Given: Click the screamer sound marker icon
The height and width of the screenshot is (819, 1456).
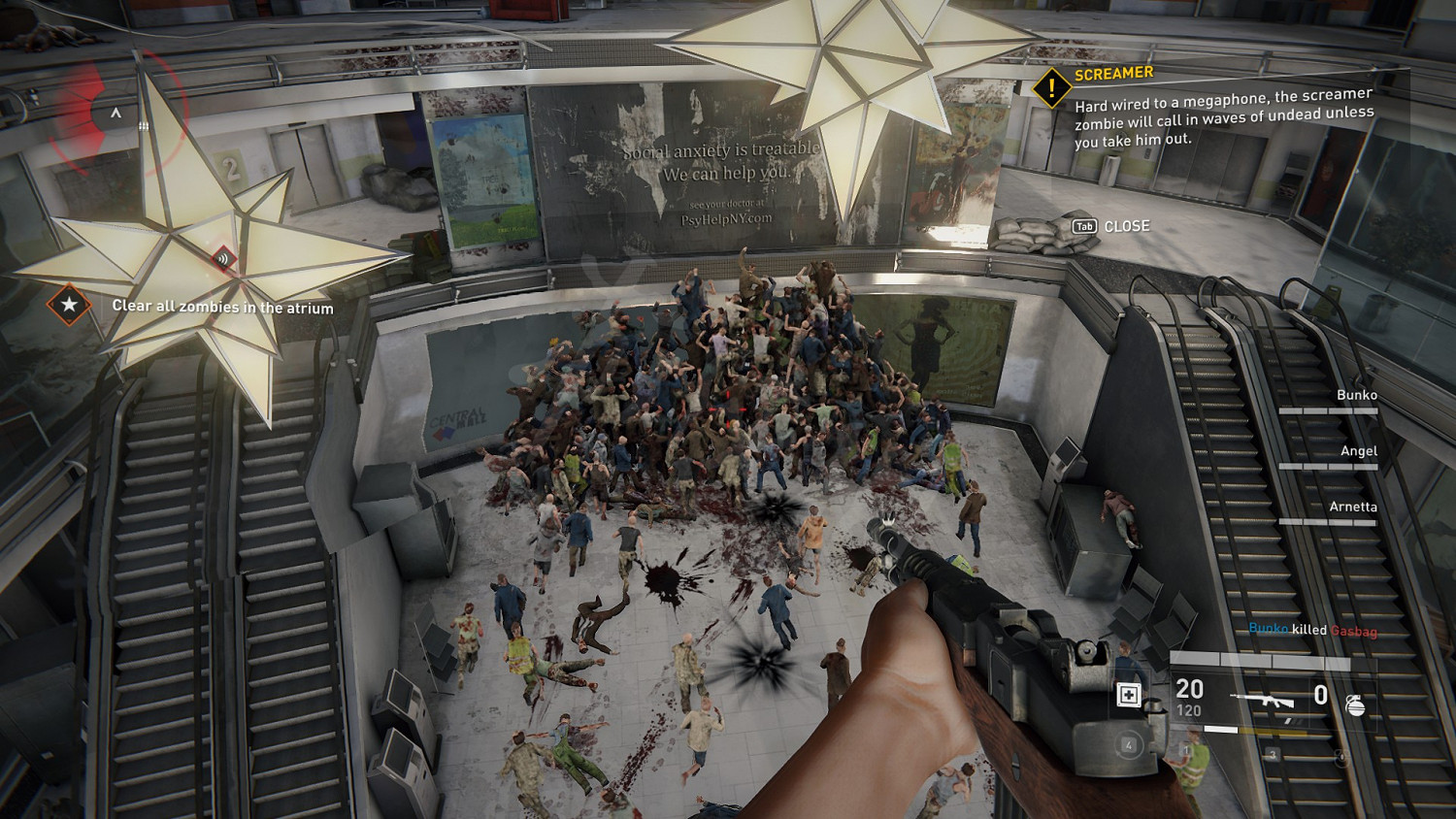Looking at the screenshot, I should click(223, 258).
